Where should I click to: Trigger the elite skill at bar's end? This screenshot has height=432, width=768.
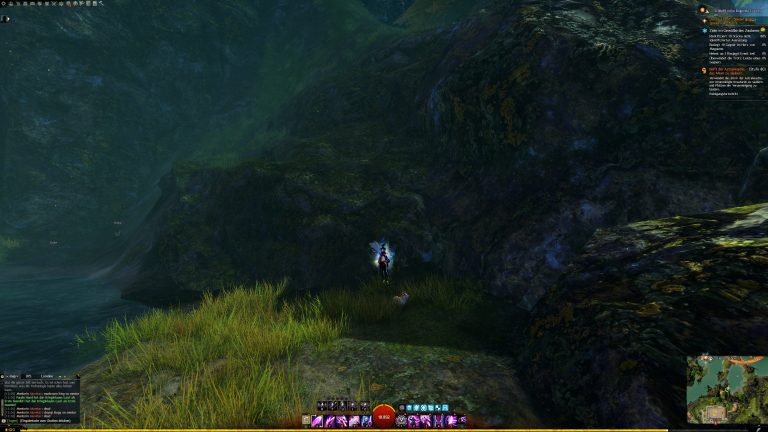(462, 421)
